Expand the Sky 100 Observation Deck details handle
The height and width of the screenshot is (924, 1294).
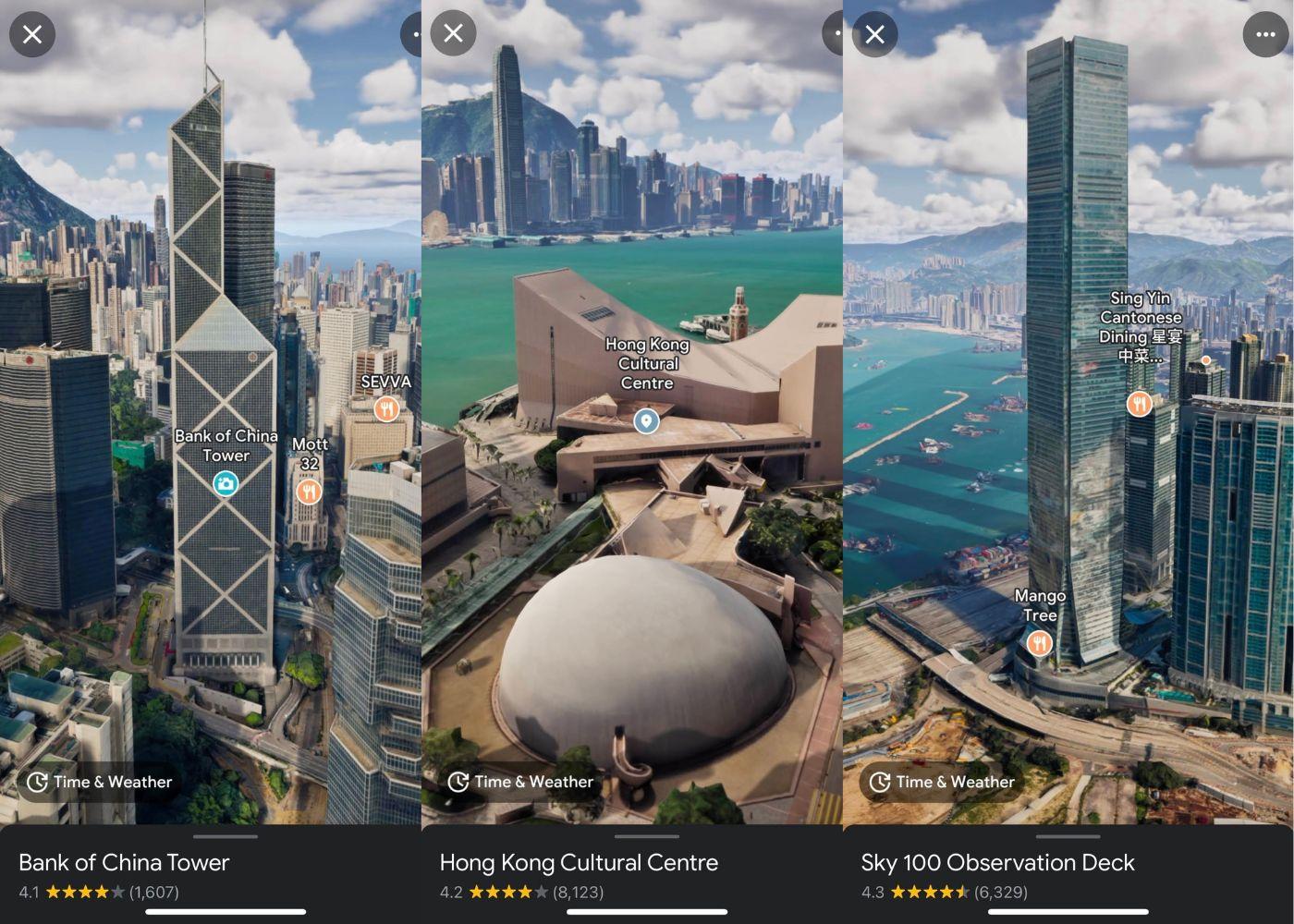pos(1068,837)
